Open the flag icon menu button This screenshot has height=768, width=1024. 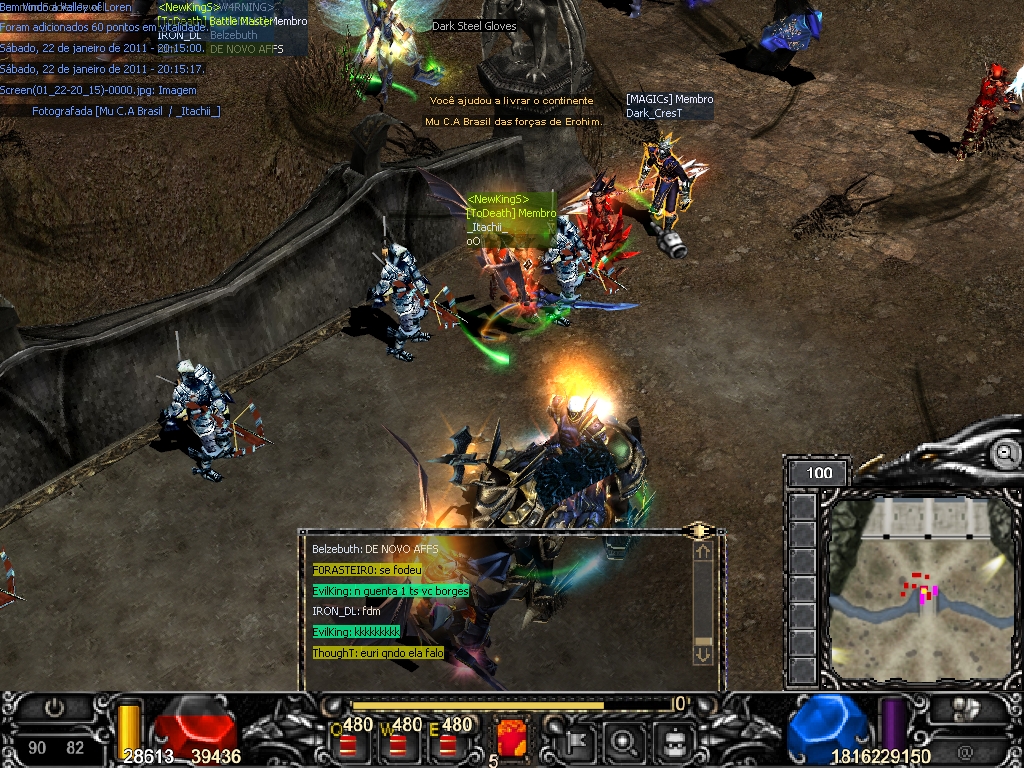tap(577, 741)
